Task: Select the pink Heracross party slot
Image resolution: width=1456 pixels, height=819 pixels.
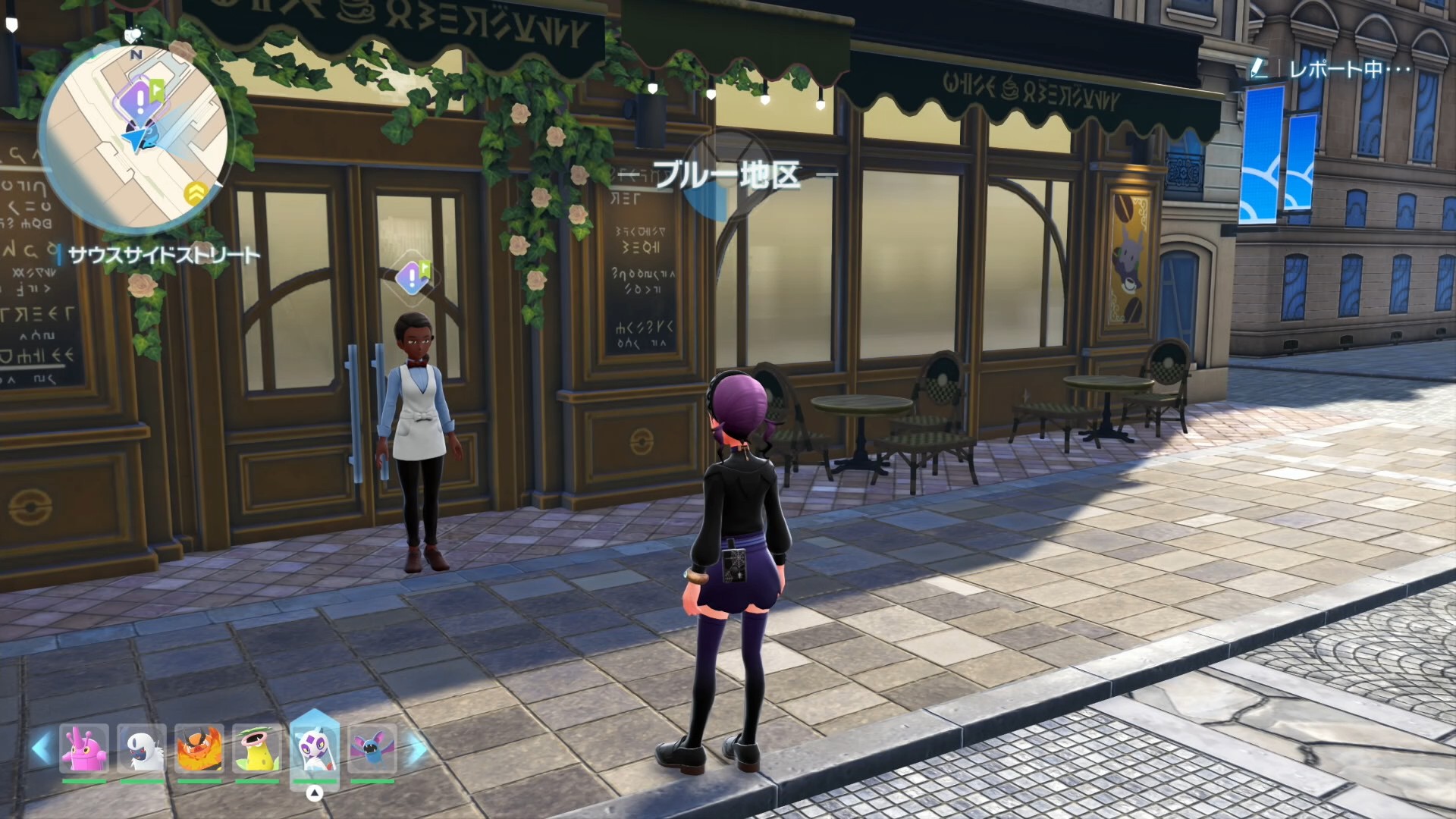Action: [x=83, y=748]
